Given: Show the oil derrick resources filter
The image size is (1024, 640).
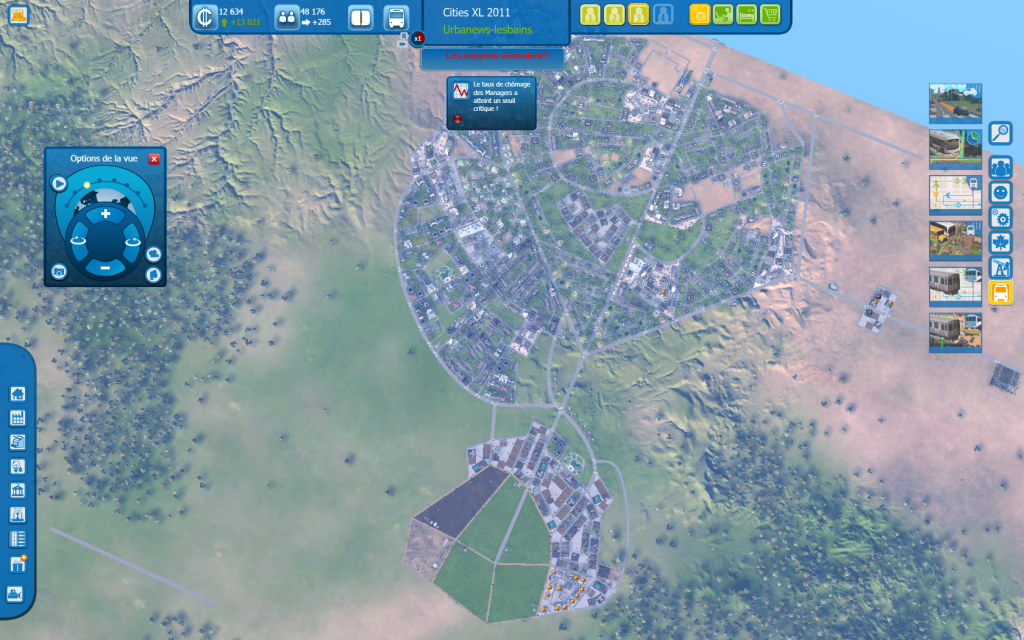Looking at the screenshot, I should point(1000,267).
